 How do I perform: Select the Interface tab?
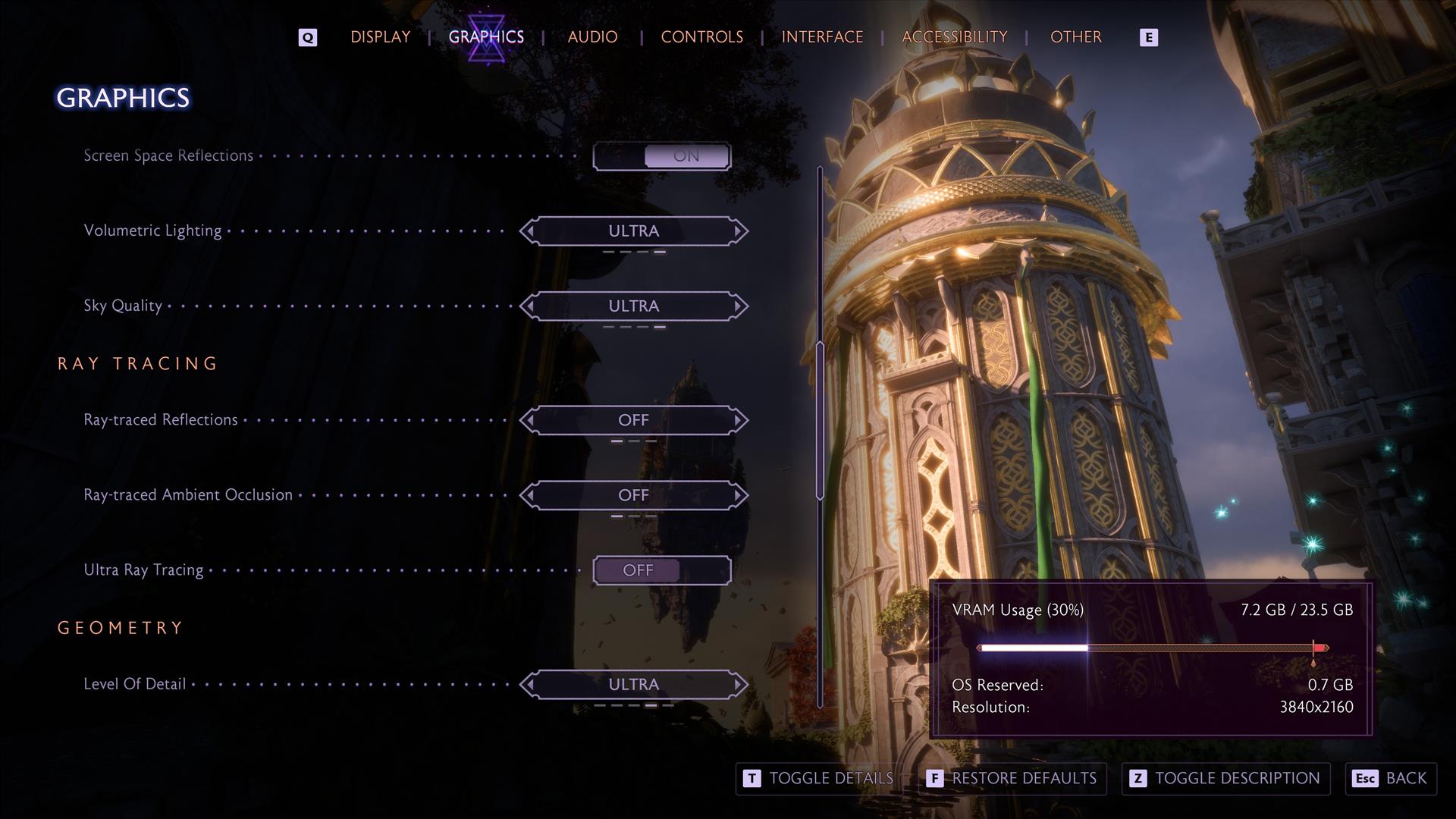(822, 37)
